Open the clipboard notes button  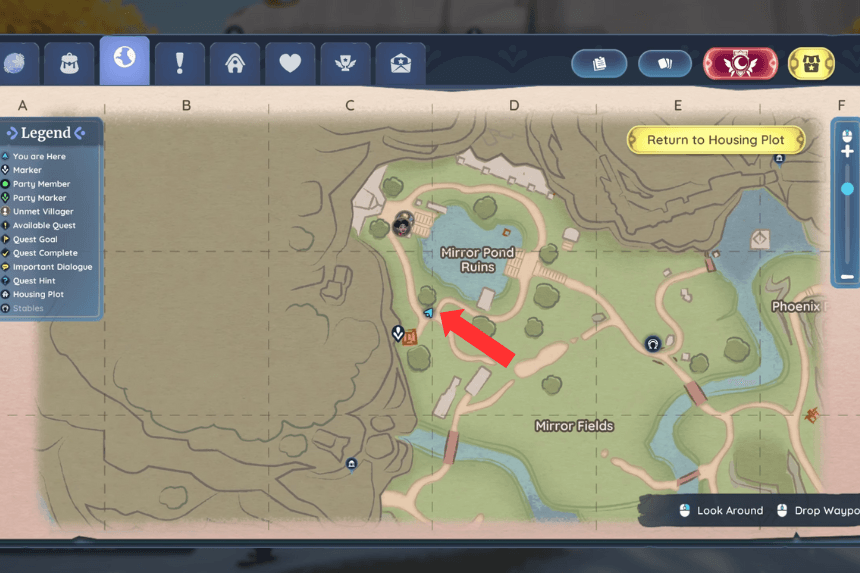(600, 63)
